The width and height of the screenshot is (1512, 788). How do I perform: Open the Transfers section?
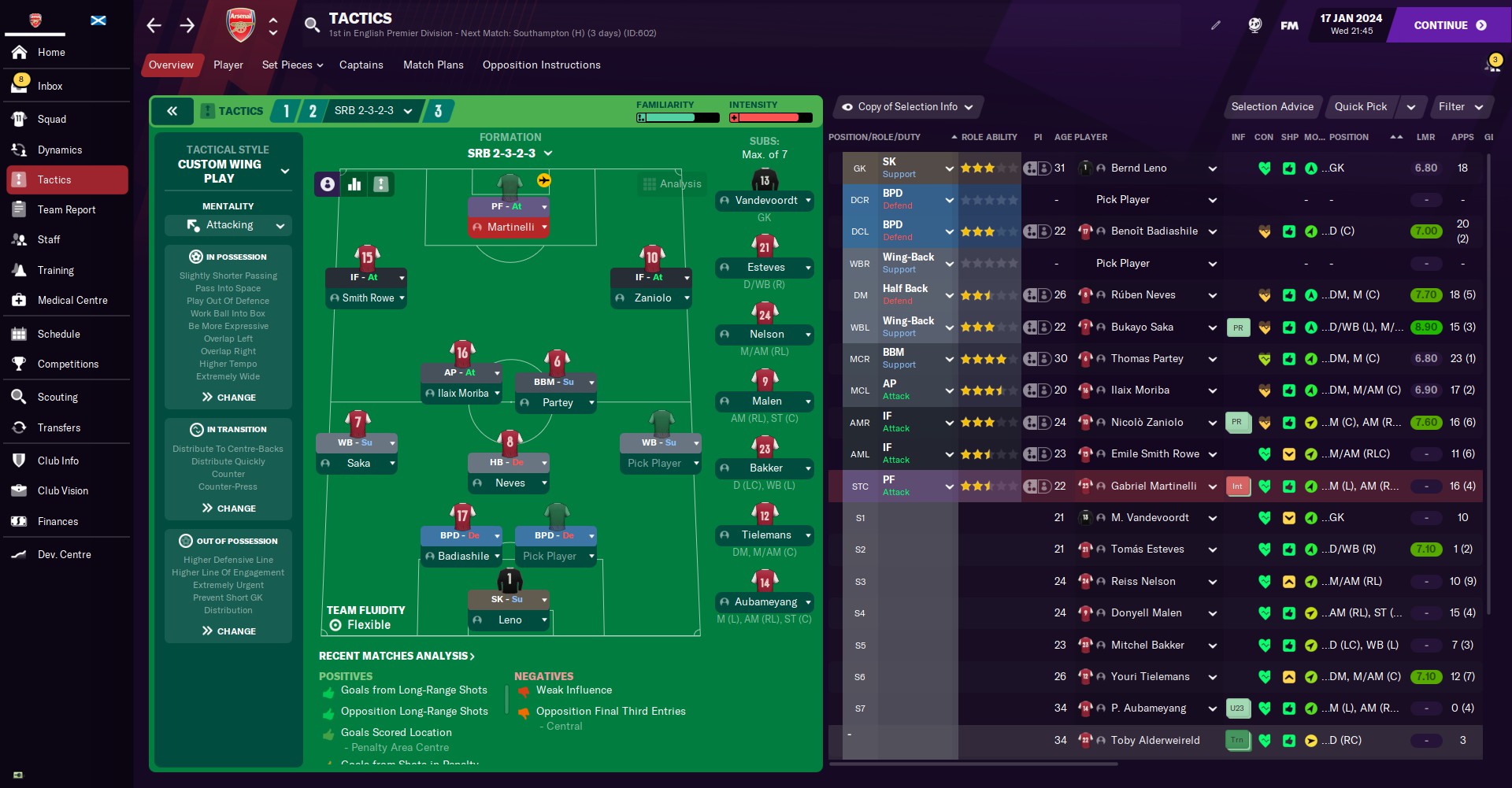(59, 427)
